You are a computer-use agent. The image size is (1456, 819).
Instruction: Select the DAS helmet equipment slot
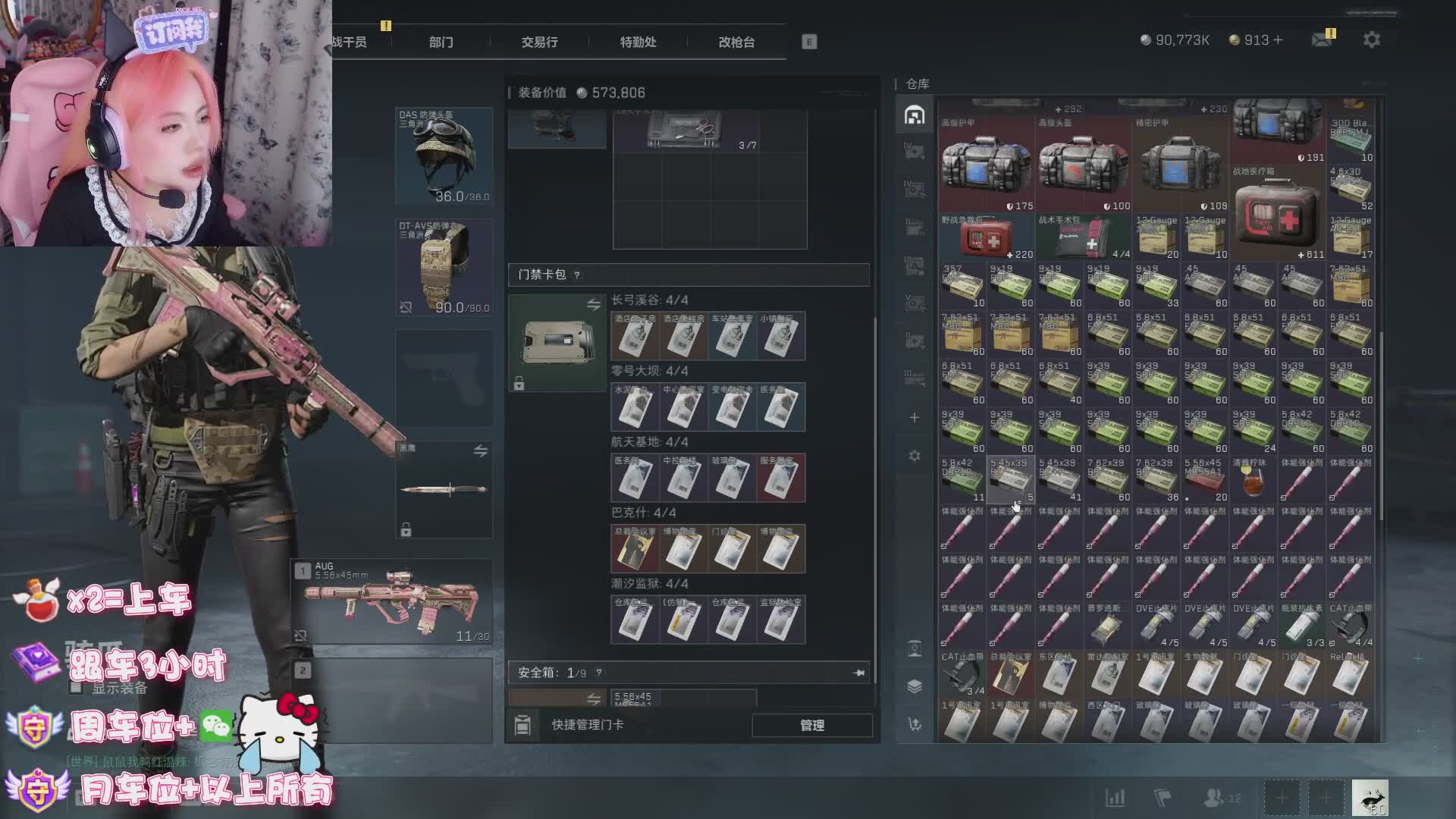tap(444, 156)
